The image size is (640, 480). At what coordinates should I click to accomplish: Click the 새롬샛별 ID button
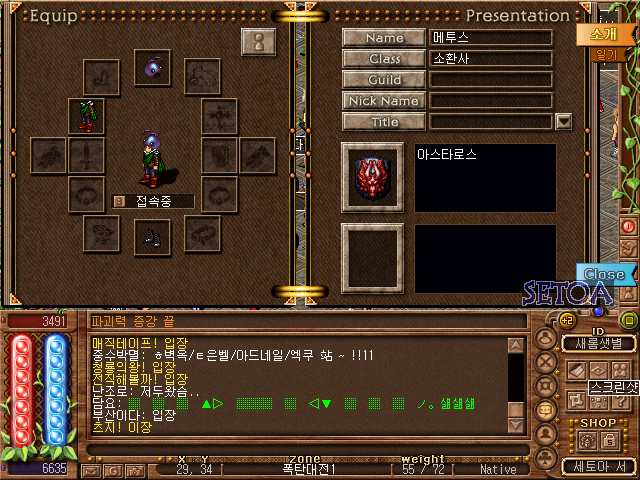598,344
